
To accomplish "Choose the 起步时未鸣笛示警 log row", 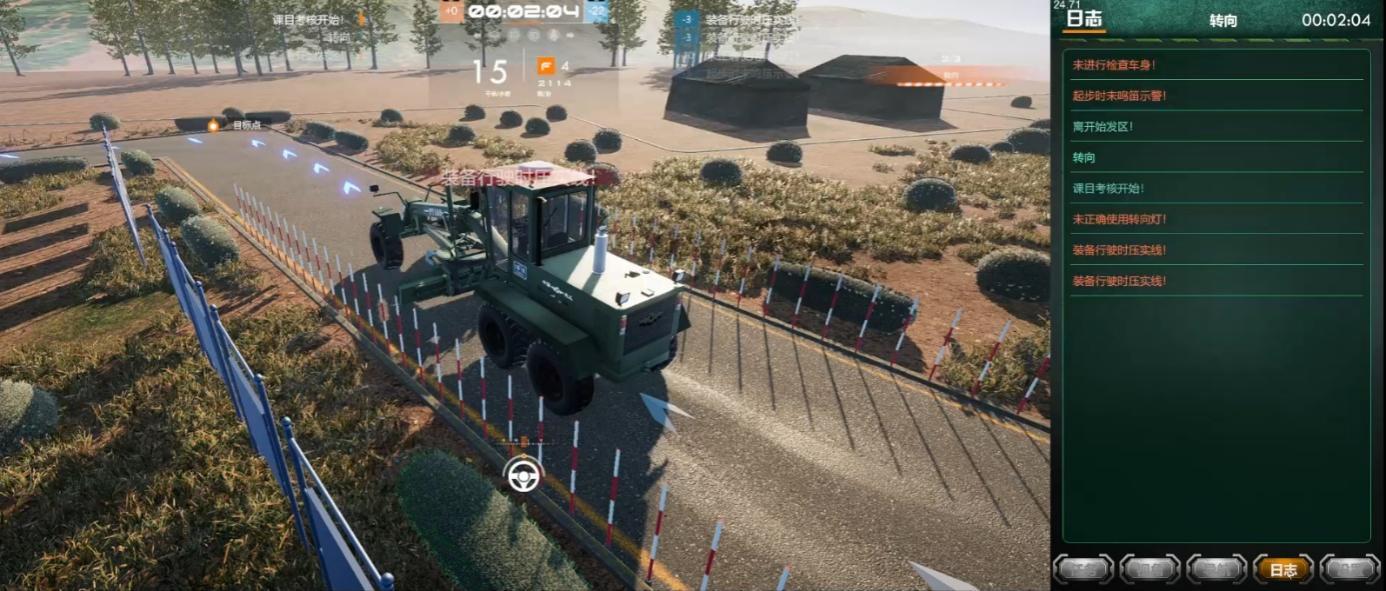I will [x=1119, y=96].
